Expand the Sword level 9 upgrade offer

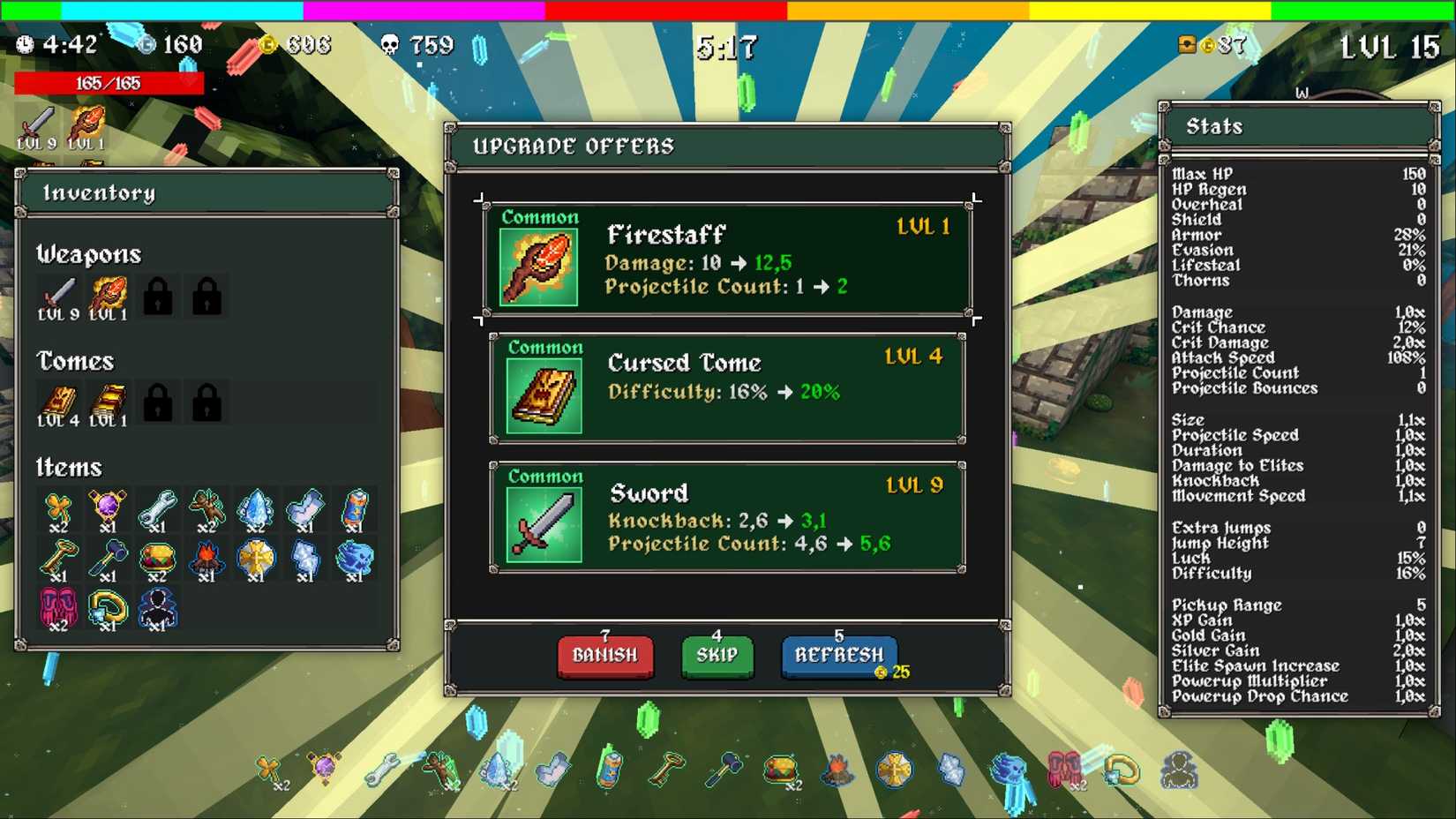pos(726,516)
